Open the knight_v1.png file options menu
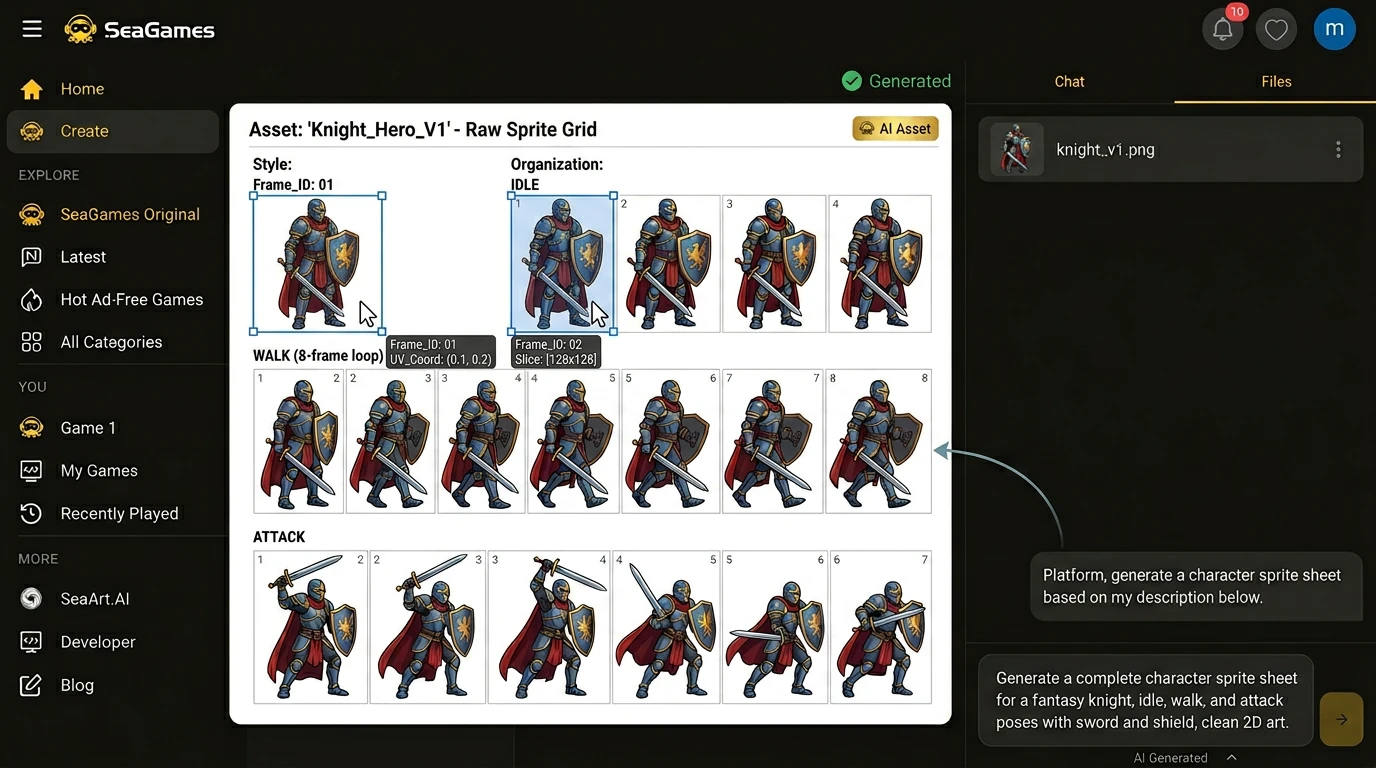Viewport: 1376px width, 768px height. click(x=1338, y=150)
